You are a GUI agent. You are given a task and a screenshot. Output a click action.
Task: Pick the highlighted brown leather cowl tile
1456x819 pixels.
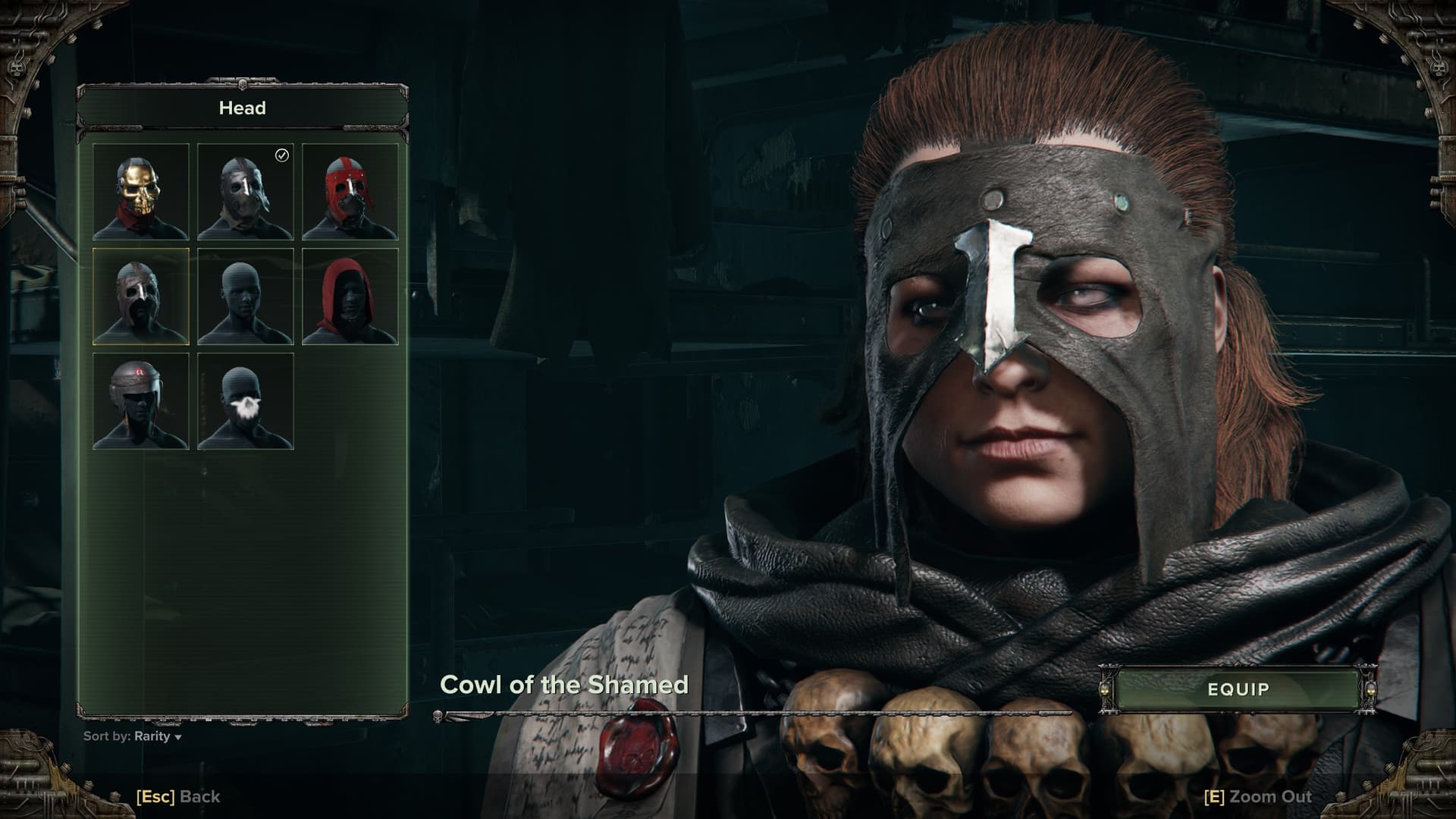point(141,297)
